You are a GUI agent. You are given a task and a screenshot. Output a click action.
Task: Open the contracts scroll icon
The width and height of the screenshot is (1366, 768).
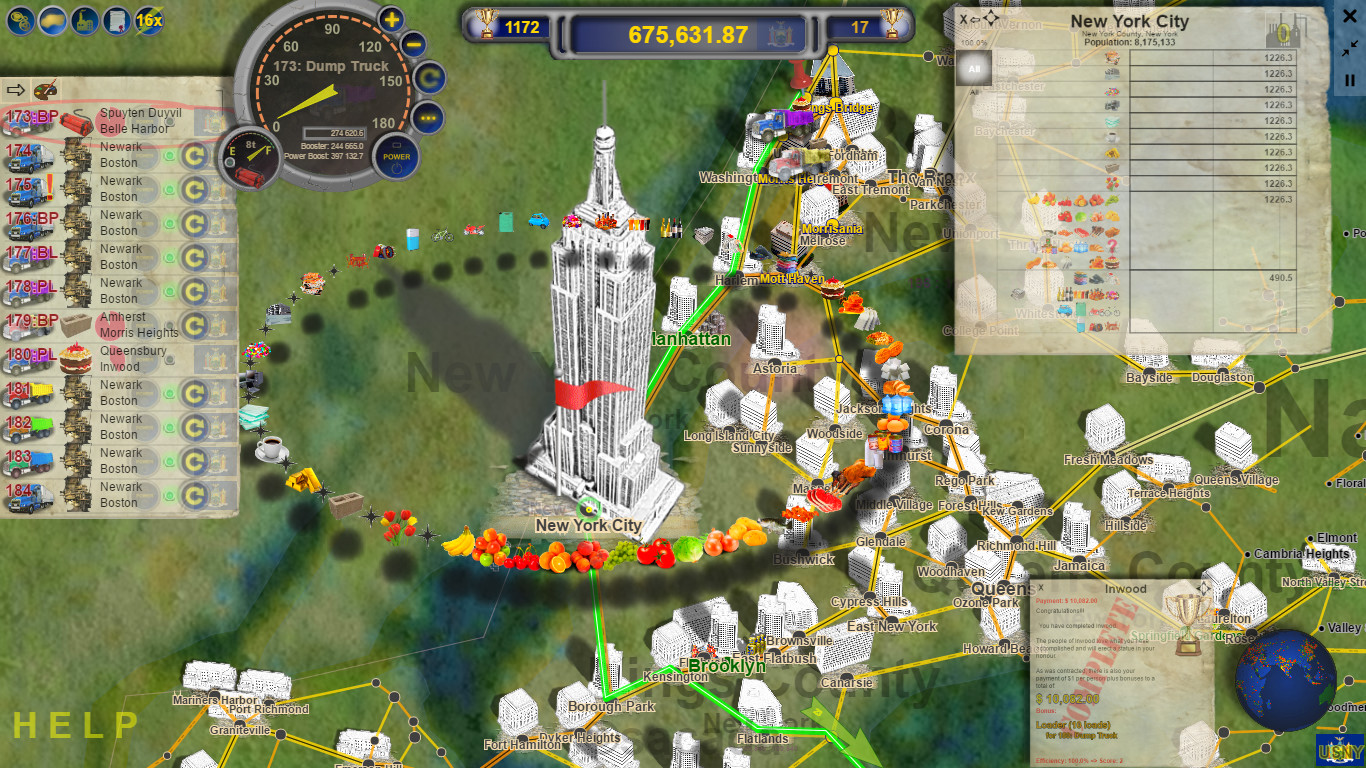click(116, 21)
